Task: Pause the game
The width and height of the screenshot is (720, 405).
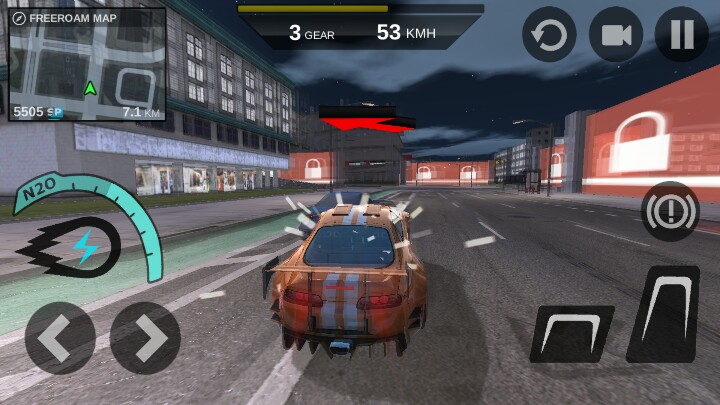Action: pyautogui.click(x=682, y=36)
